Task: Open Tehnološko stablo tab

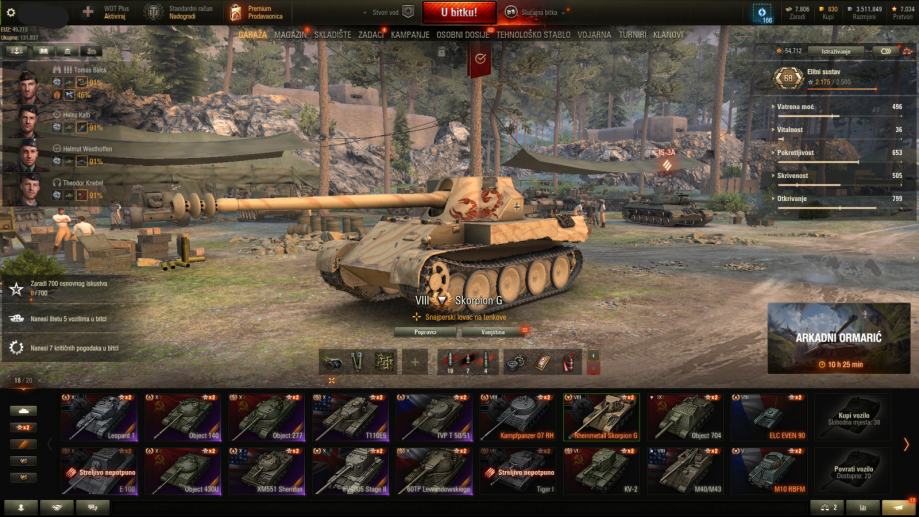Action: coord(534,34)
